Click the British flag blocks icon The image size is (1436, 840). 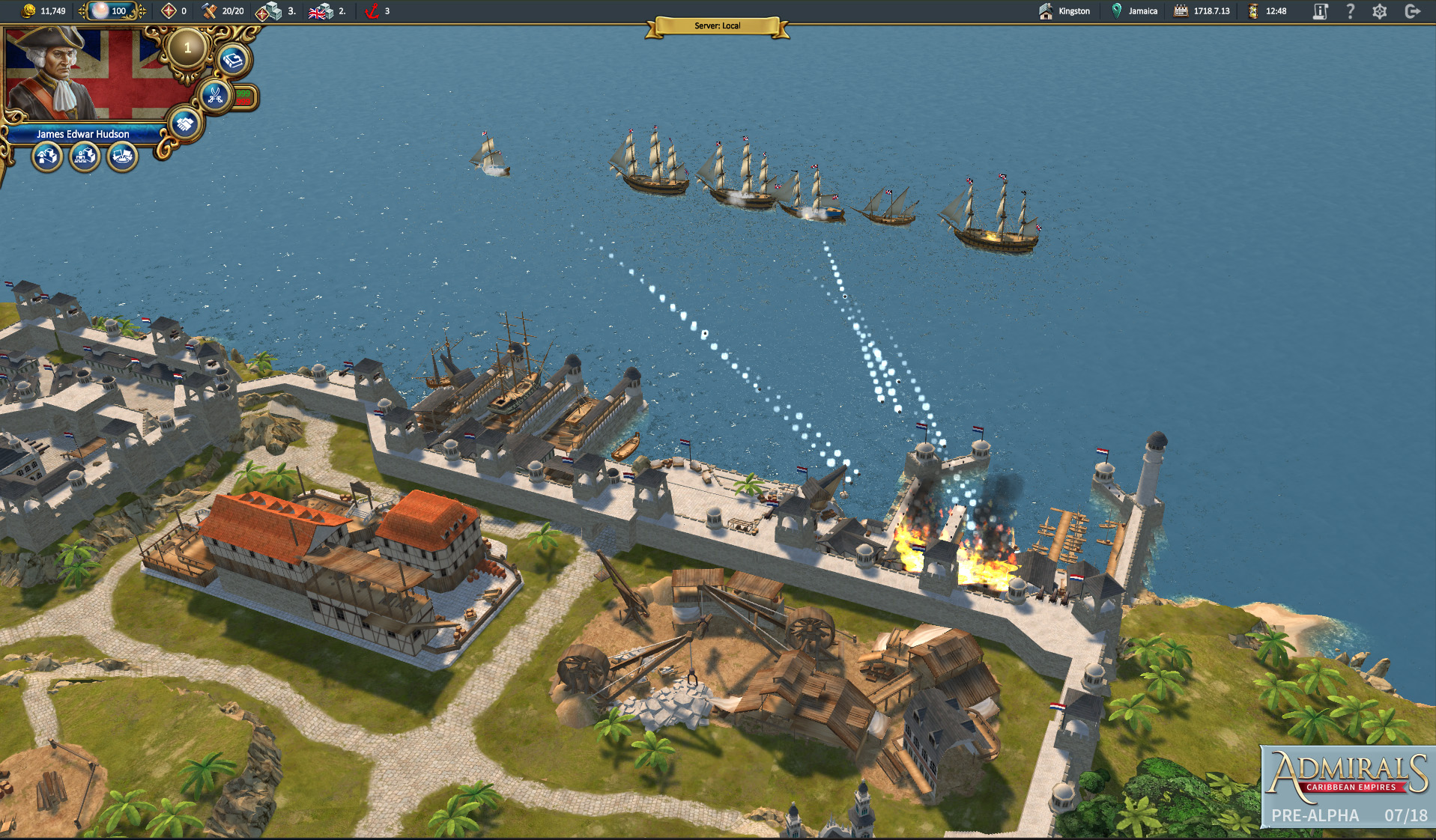[321, 11]
